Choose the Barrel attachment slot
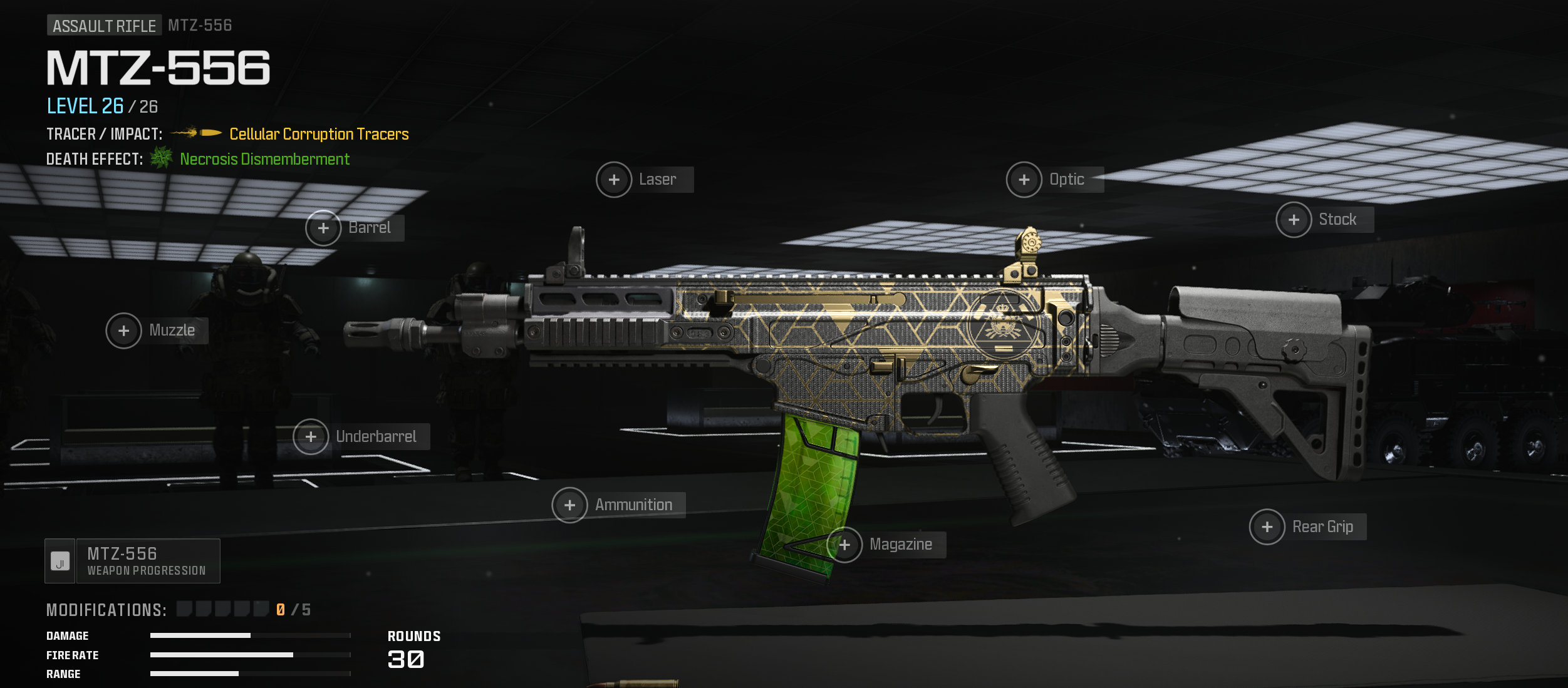This screenshot has width=1568, height=688. click(323, 228)
